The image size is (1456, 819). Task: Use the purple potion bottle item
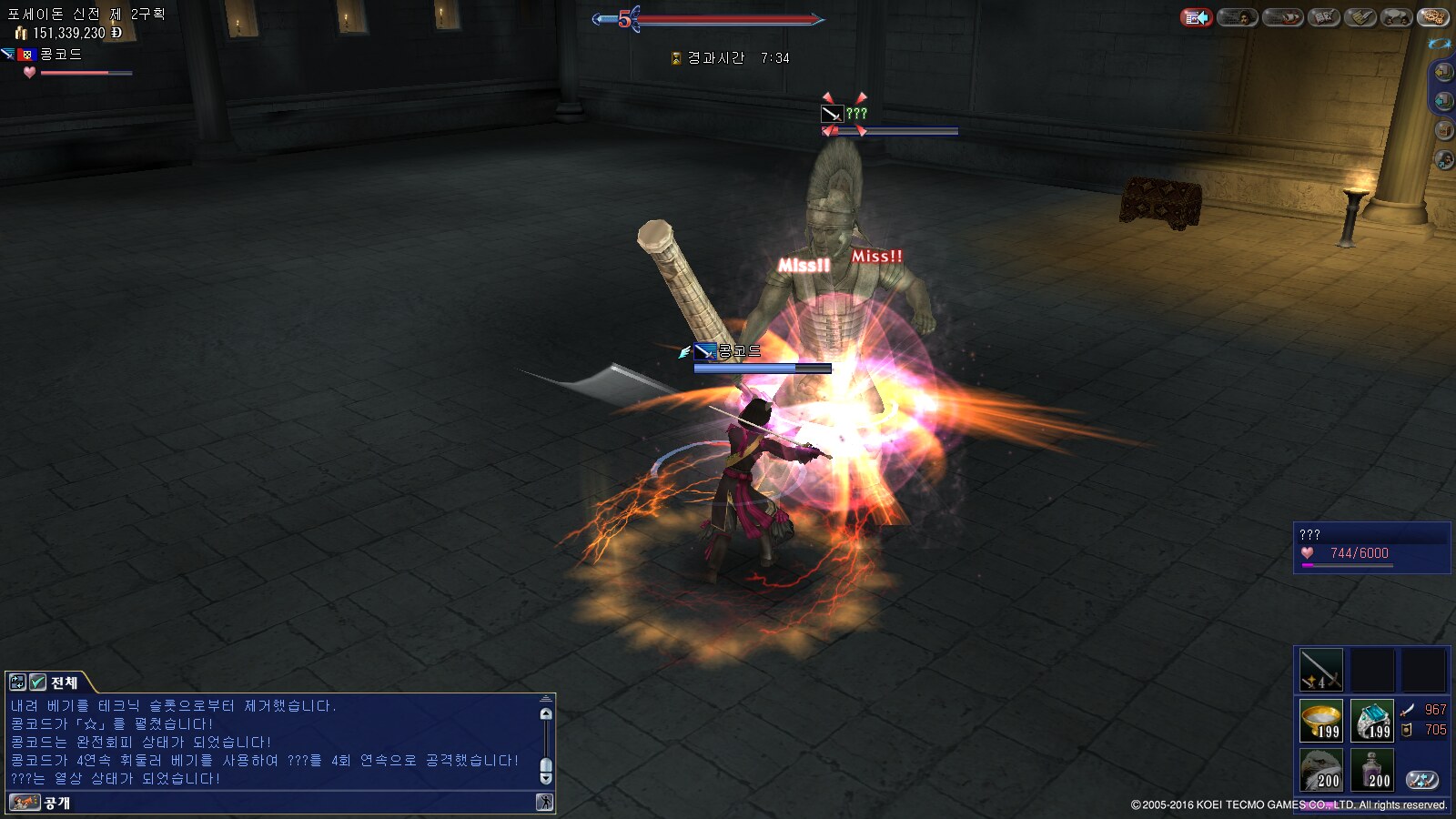pyautogui.click(x=1371, y=770)
